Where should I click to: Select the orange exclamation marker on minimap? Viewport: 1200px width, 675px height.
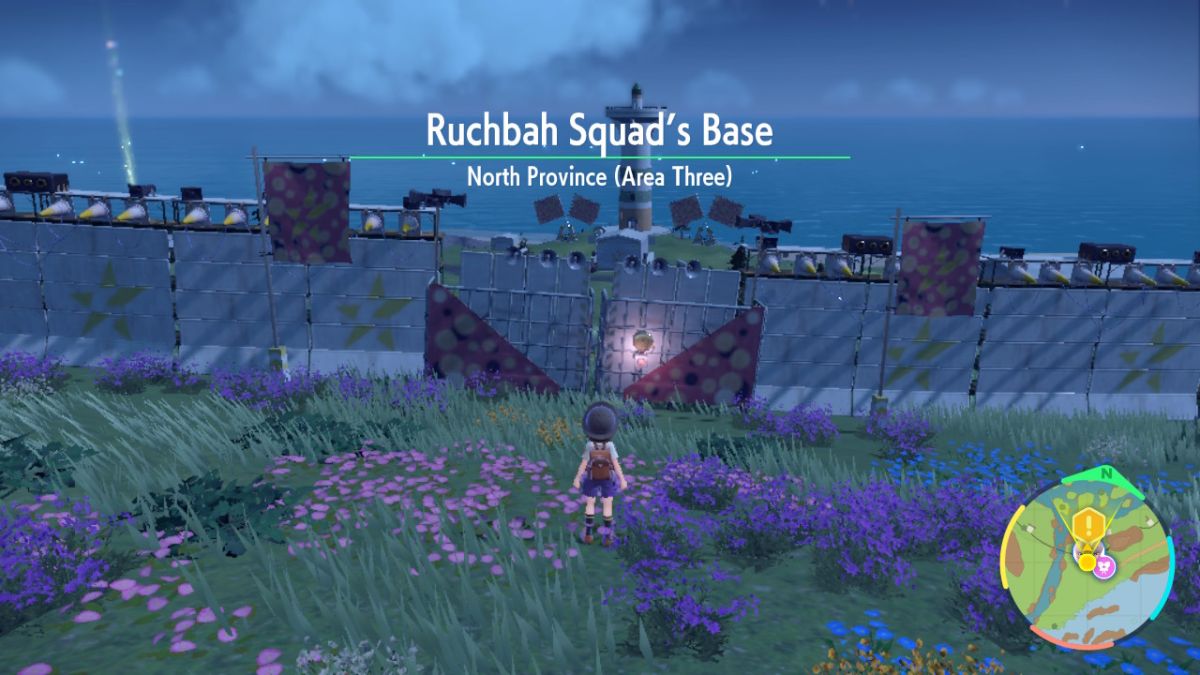click(x=1087, y=526)
